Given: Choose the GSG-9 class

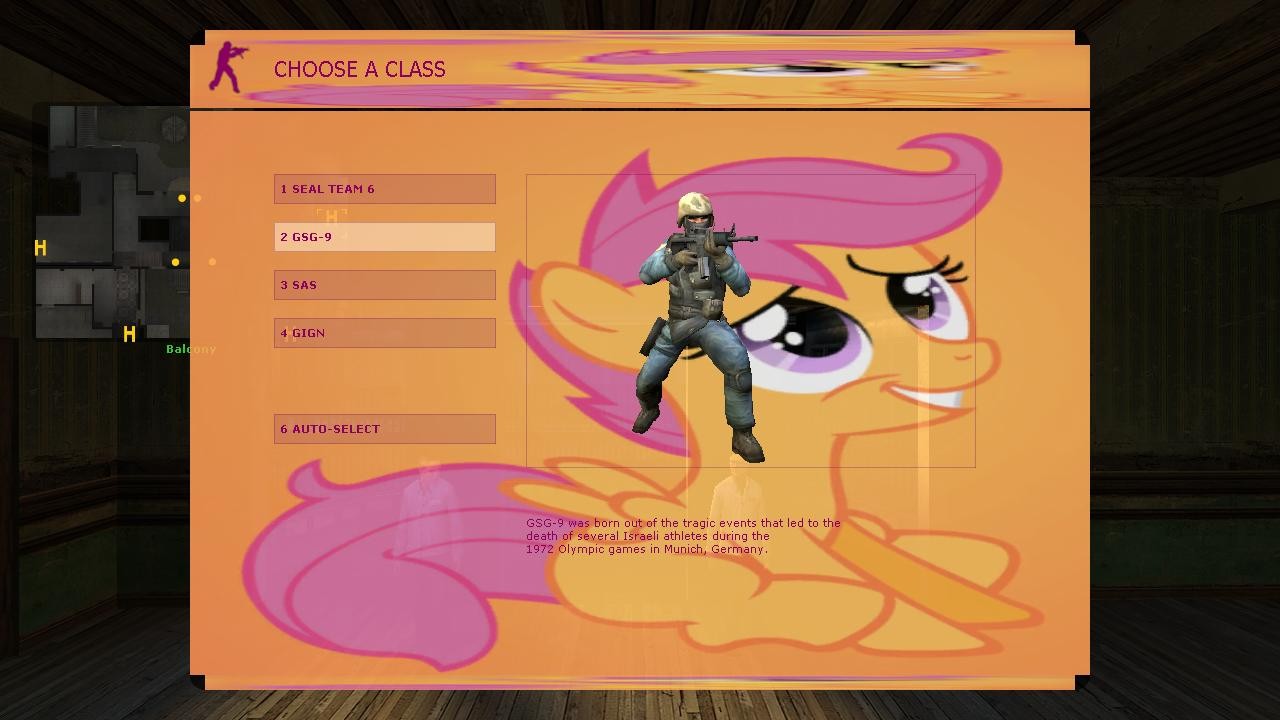Looking at the screenshot, I should click(x=384, y=237).
